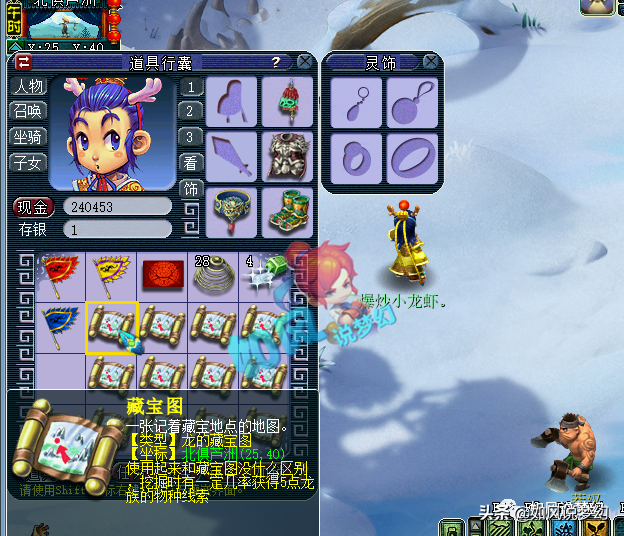
Task: Open the 坐骑 mount tab
Action: click(x=27, y=136)
